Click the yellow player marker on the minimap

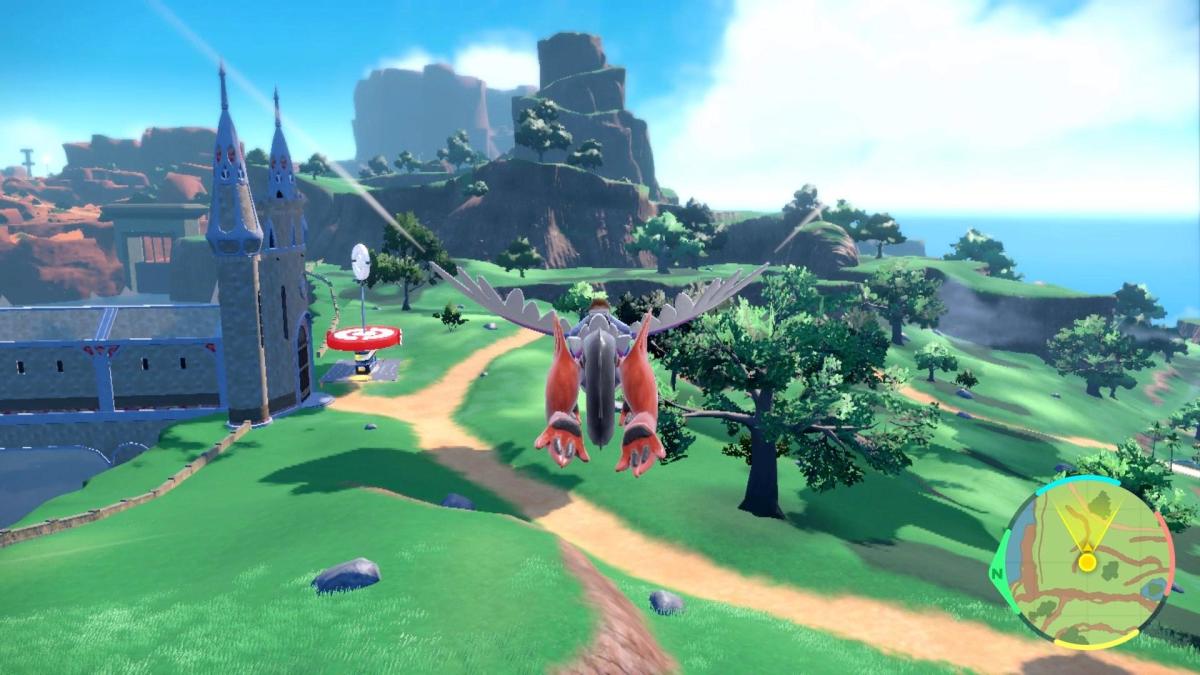coord(1086,562)
